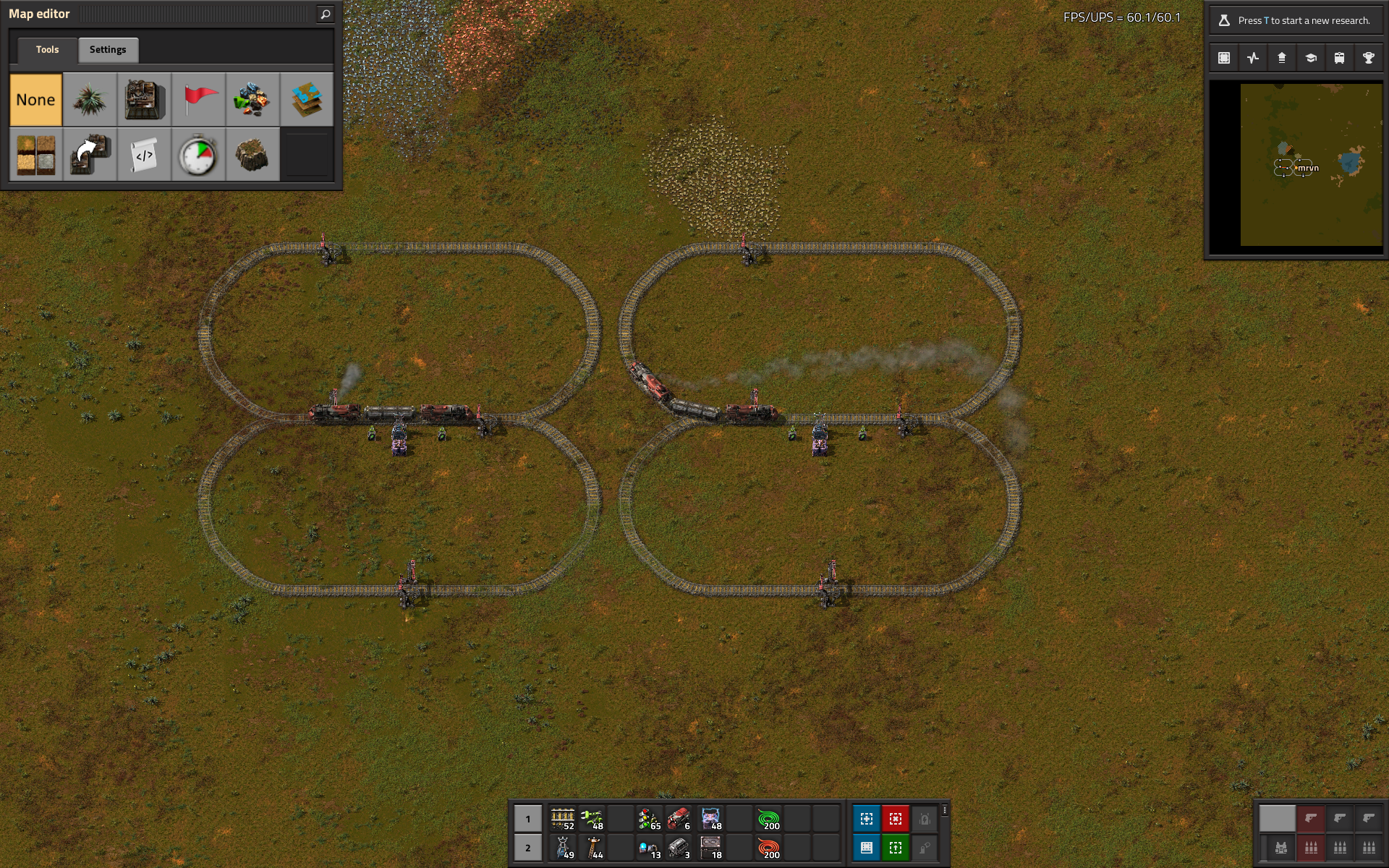Select the cliff rock editor tool
The height and width of the screenshot is (868, 1389).
252,155
